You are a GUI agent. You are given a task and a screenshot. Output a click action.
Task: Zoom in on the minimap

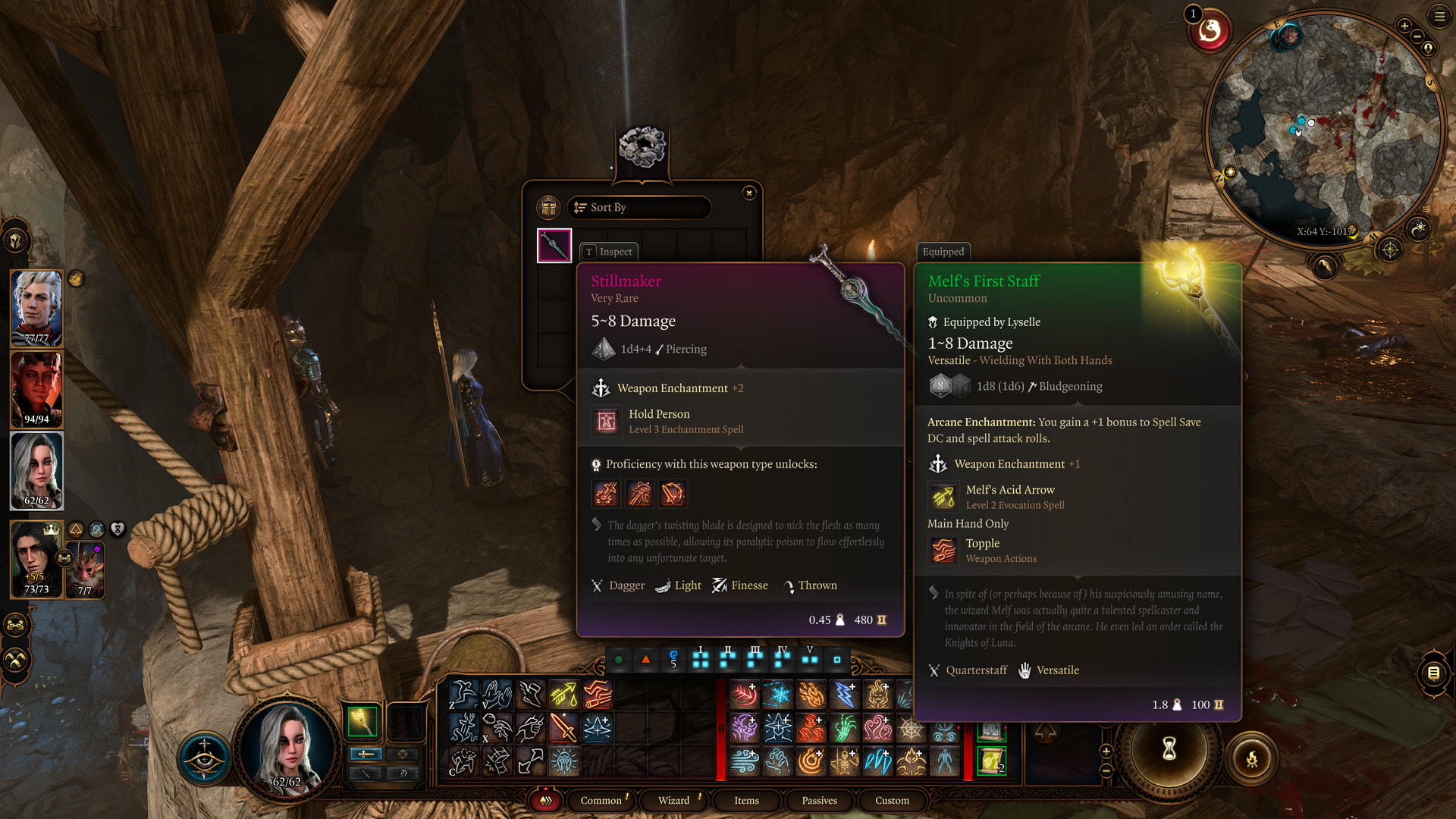coord(1404,27)
